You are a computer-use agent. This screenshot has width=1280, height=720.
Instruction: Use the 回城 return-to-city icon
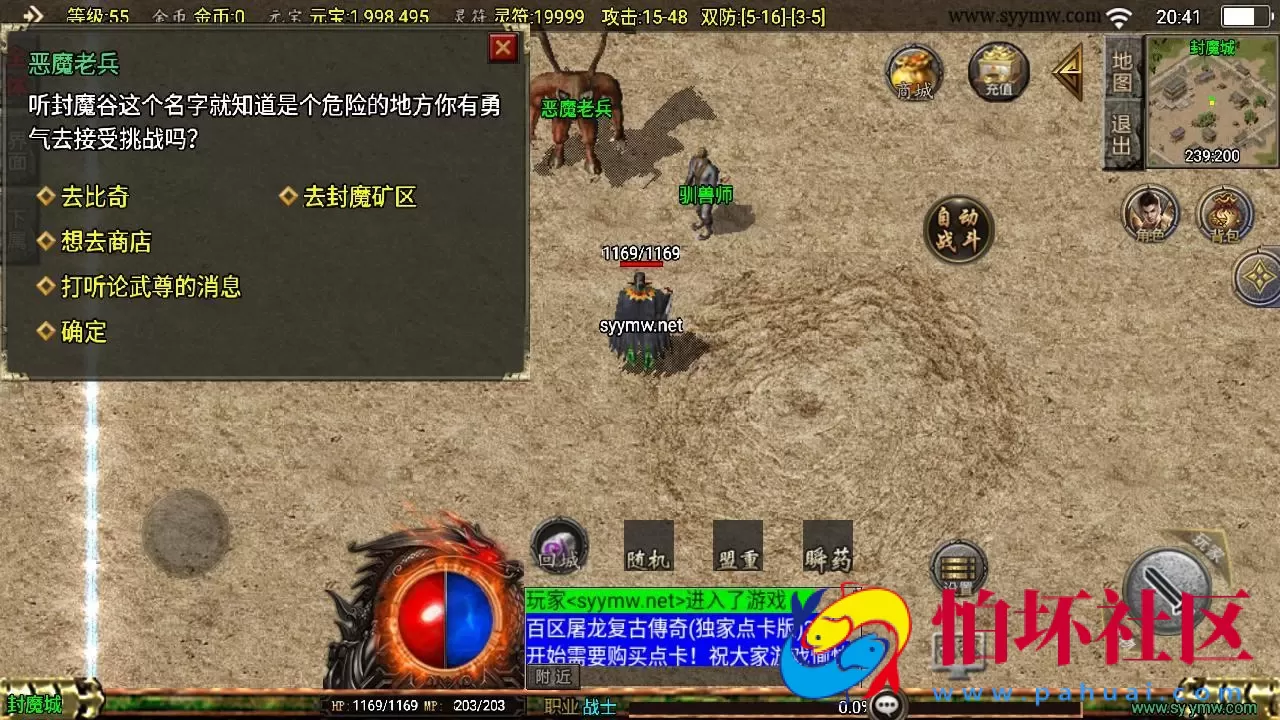point(557,545)
